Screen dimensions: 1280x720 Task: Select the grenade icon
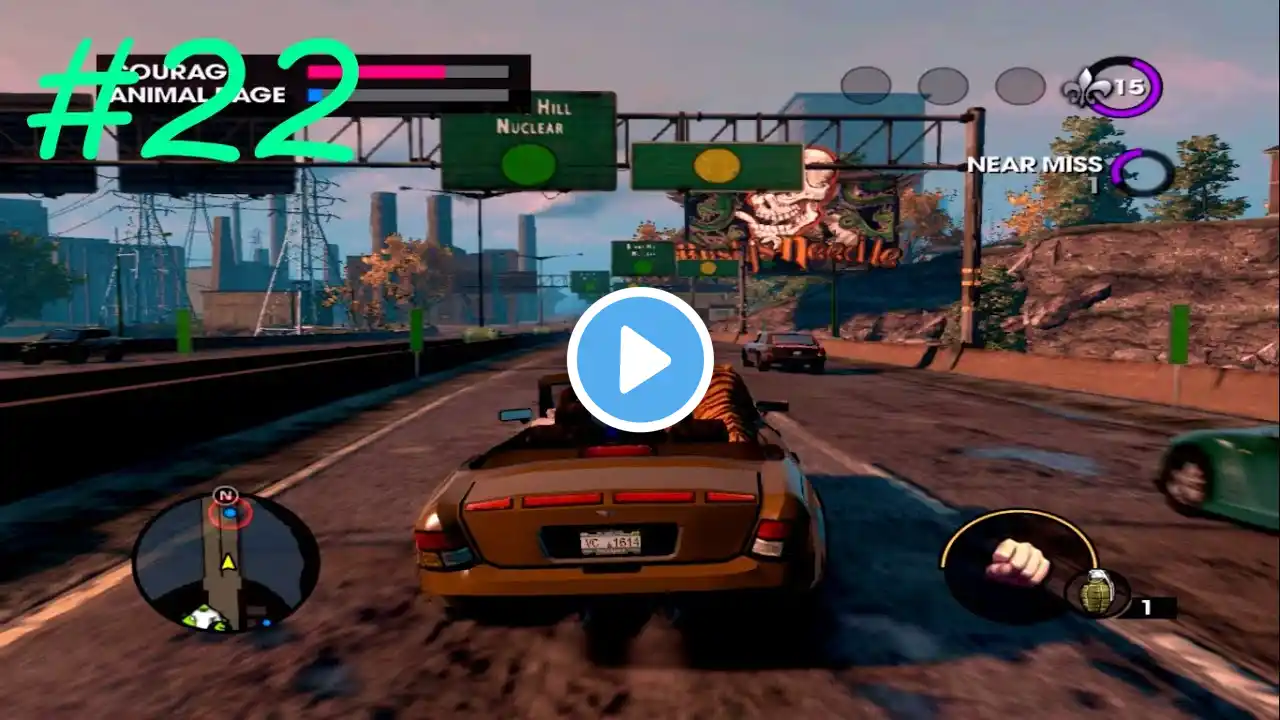[1096, 593]
